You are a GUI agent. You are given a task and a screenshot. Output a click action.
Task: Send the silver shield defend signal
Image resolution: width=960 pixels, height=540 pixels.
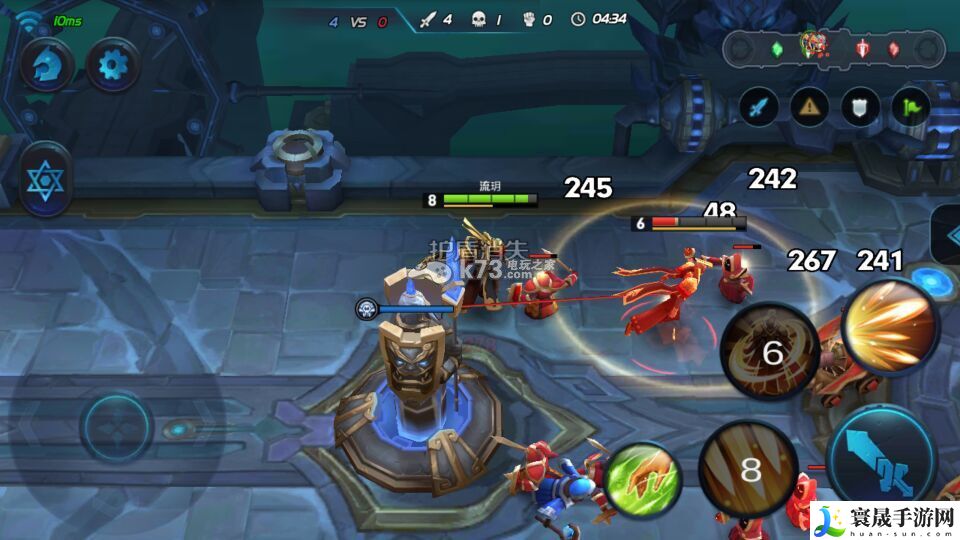[860, 106]
